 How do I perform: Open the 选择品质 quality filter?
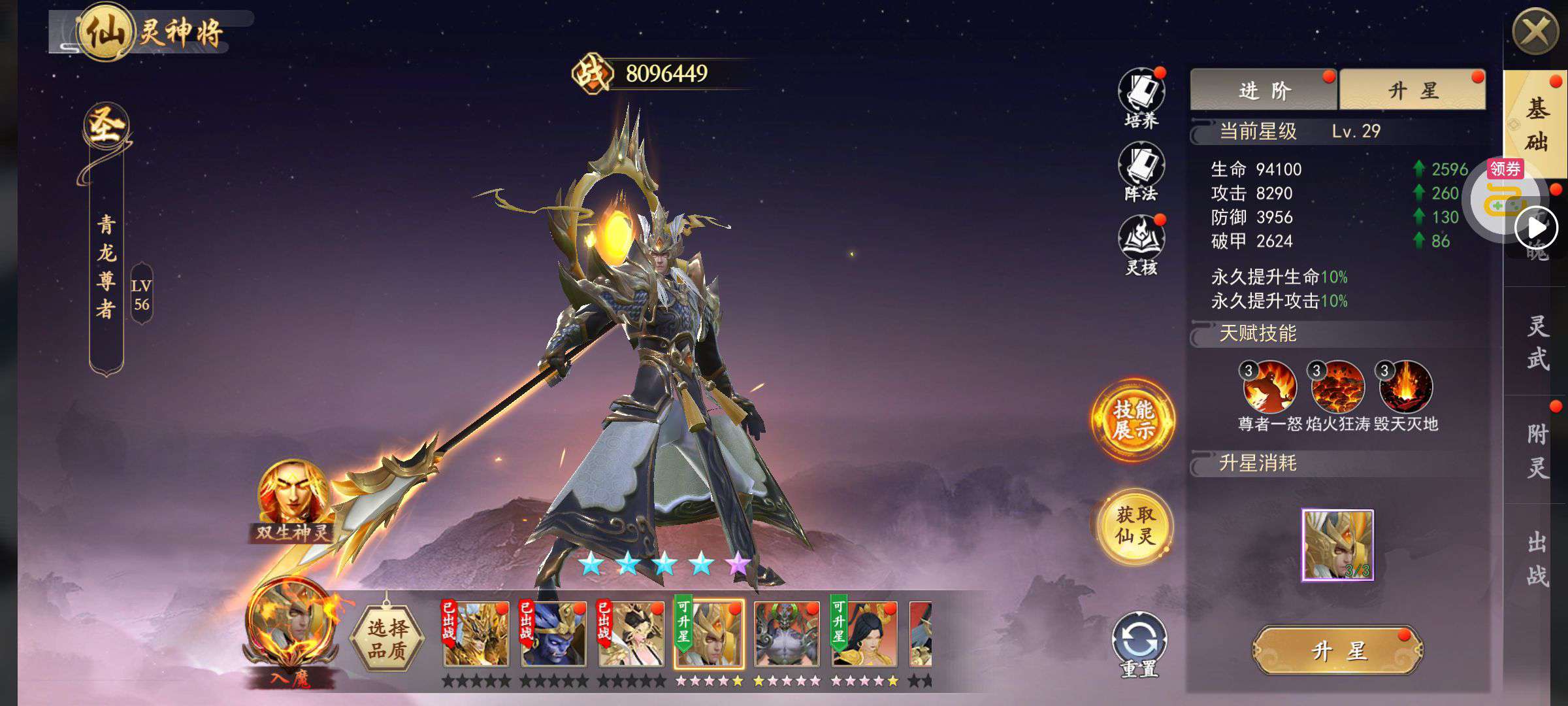387,639
